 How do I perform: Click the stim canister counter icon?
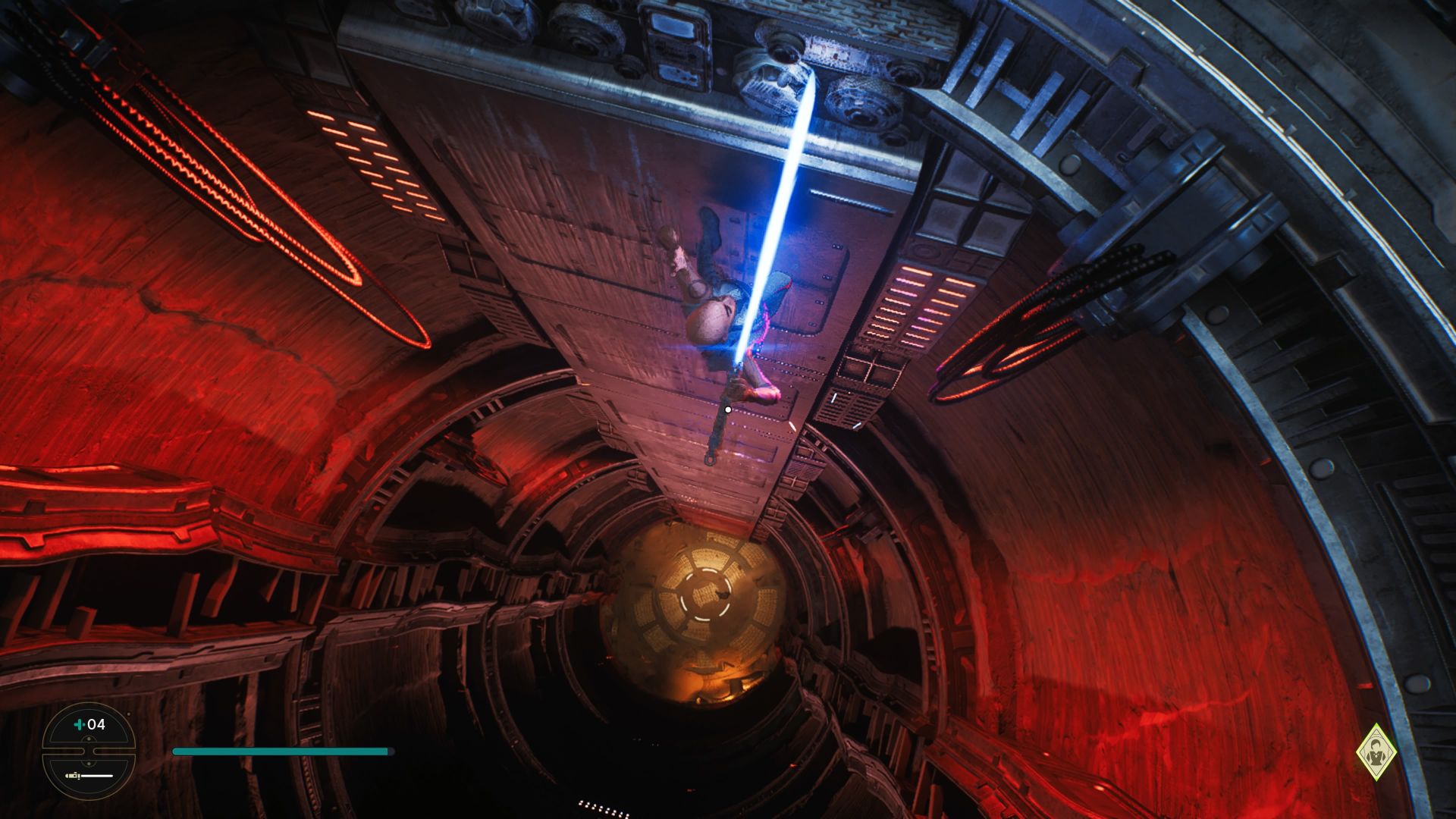click(79, 724)
